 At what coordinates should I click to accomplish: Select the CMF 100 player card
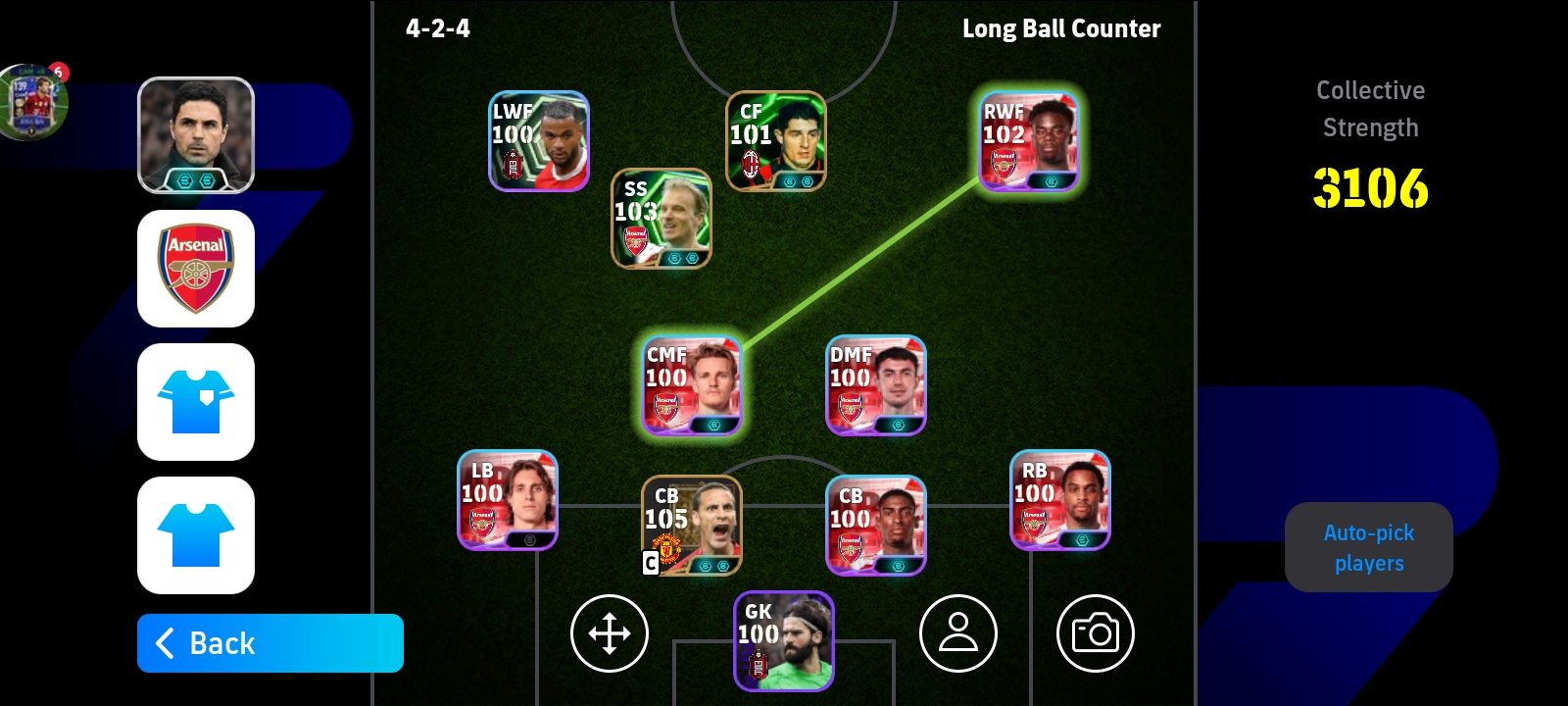pyautogui.click(x=692, y=385)
